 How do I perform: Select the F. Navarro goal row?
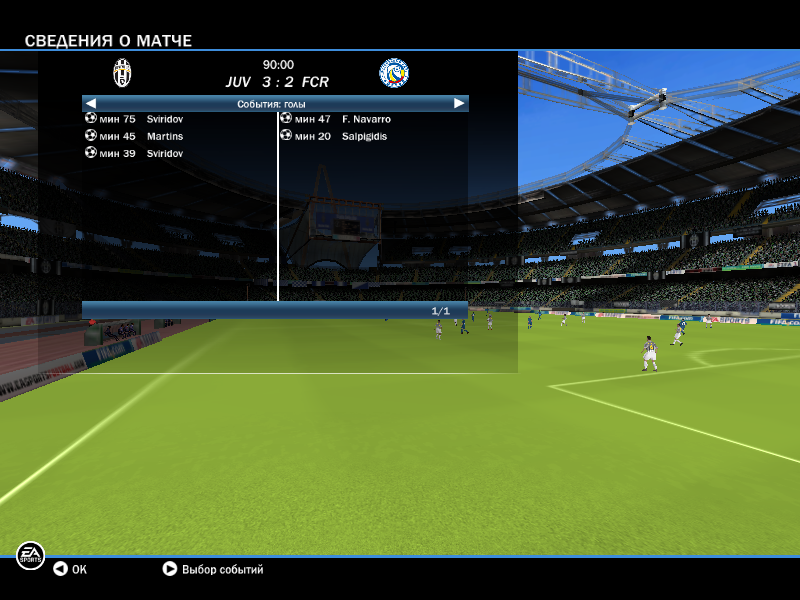point(340,119)
